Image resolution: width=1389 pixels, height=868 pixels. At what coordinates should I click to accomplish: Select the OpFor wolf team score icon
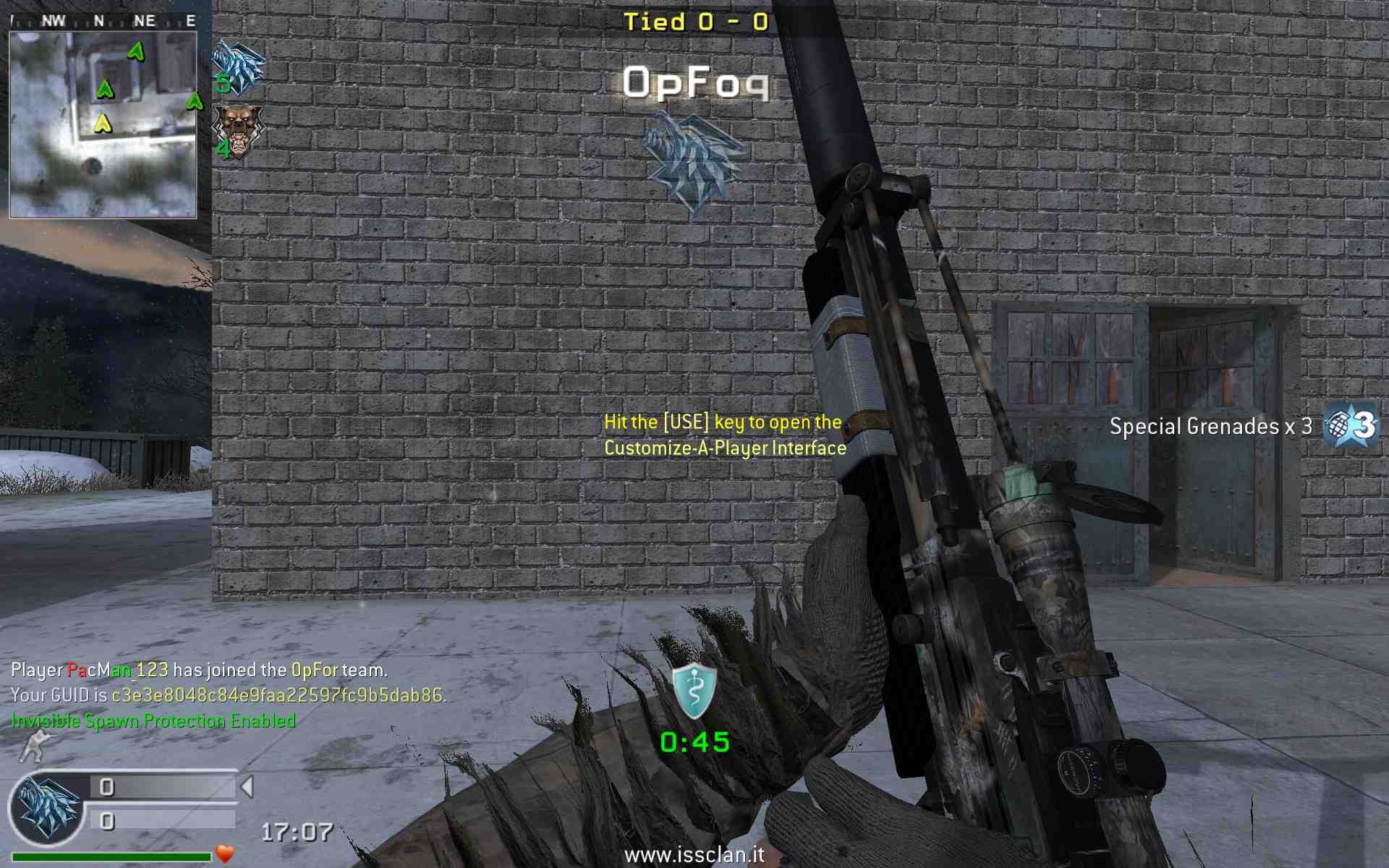239,67
